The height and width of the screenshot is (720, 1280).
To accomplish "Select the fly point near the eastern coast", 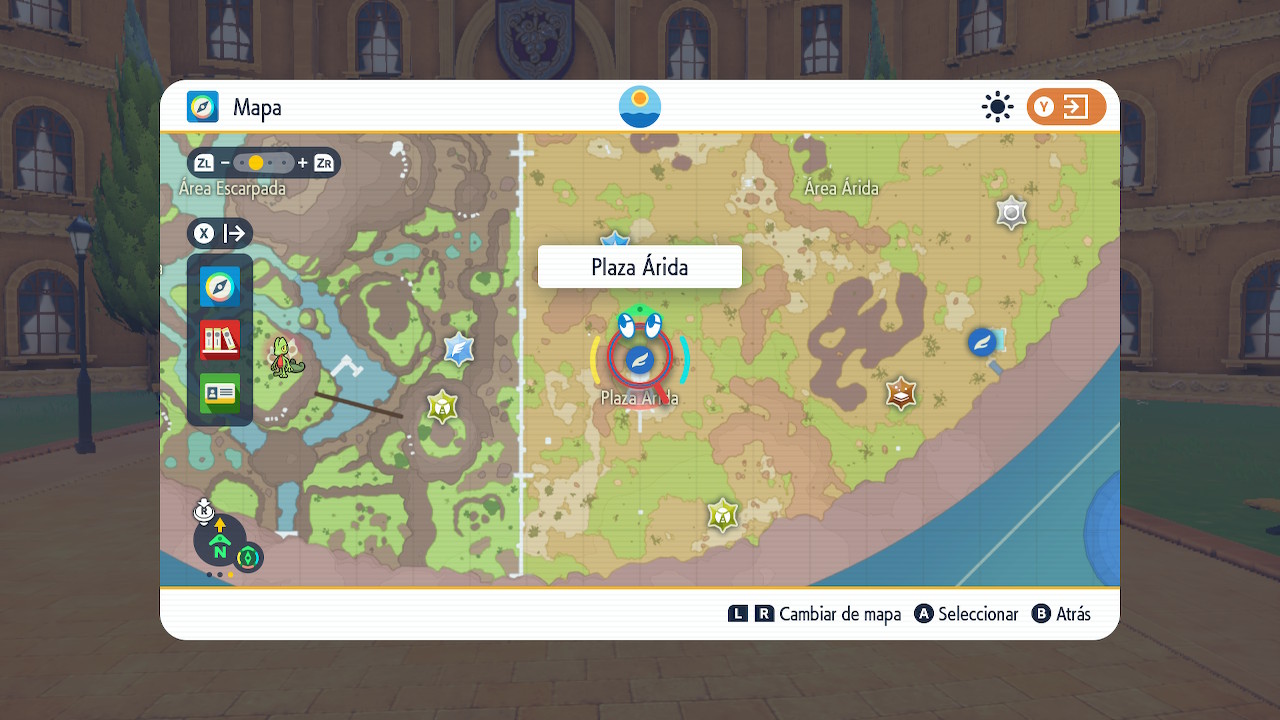I will tap(983, 342).
